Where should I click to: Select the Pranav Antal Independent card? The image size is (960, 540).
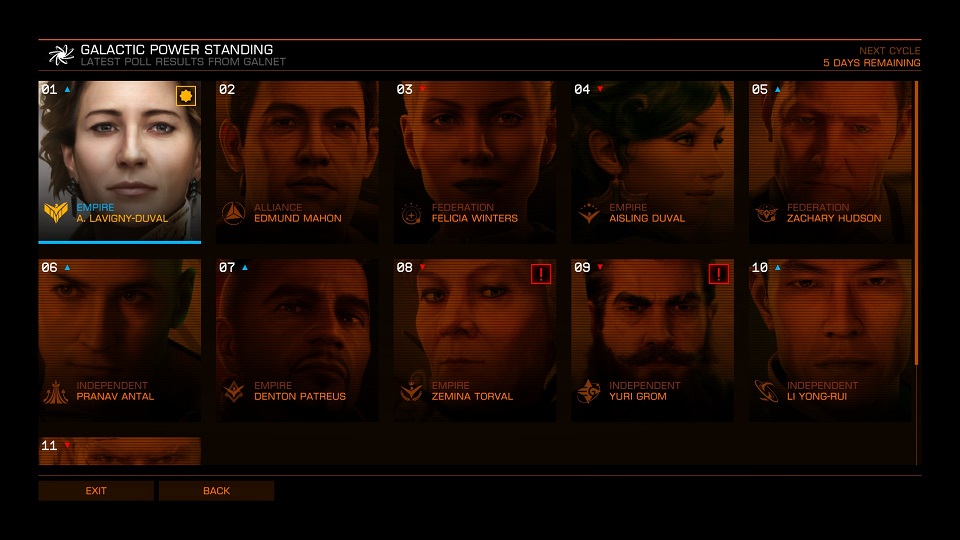pyautogui.click(x=120, y=340)
